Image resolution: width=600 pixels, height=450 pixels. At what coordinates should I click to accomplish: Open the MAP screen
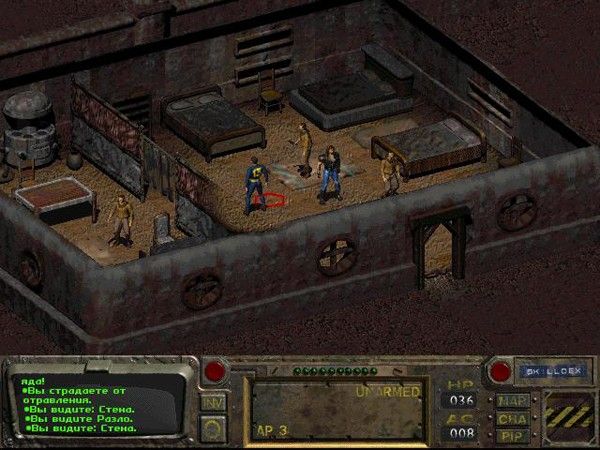point(510,401)
